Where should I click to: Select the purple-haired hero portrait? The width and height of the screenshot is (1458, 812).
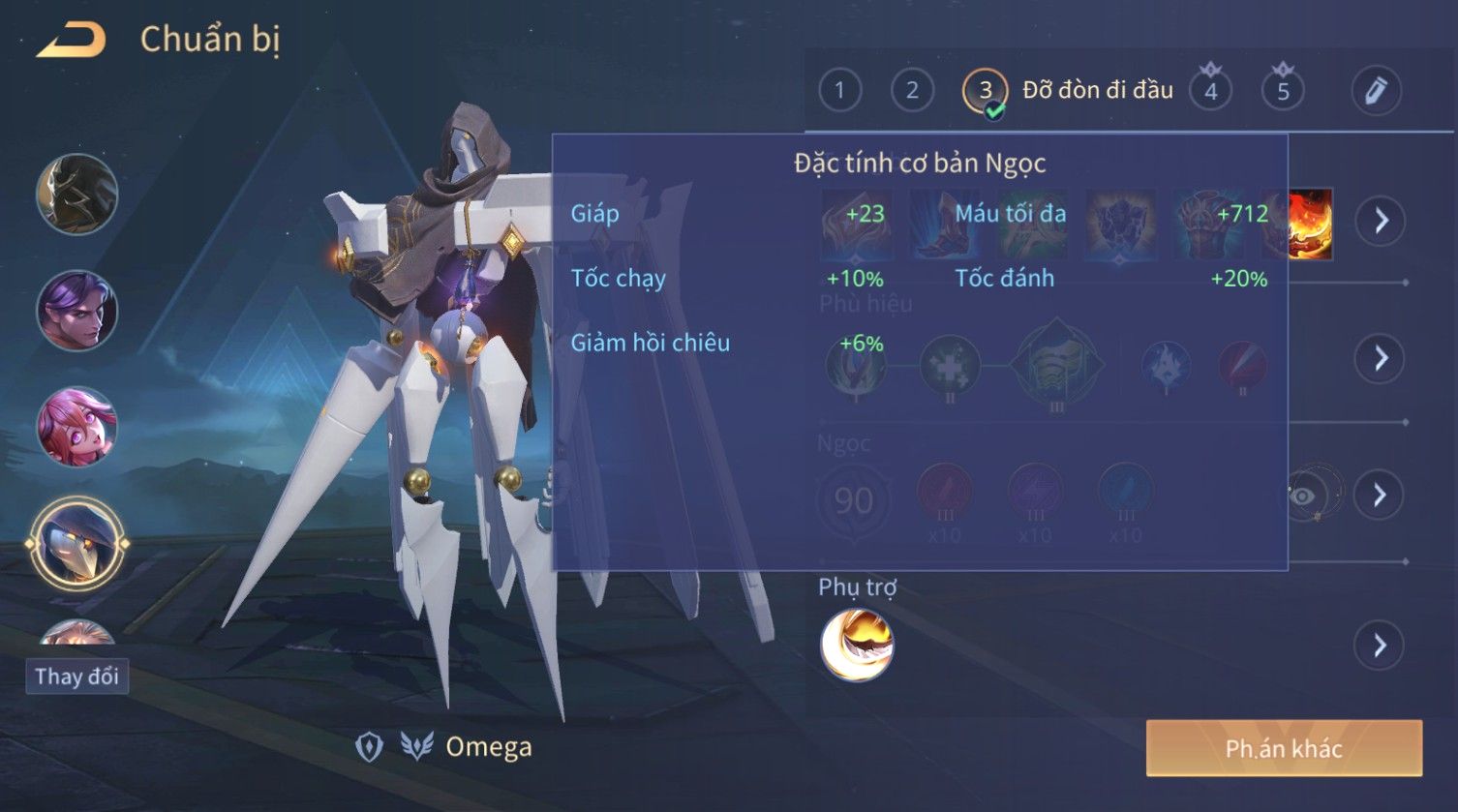click(76, 311)
